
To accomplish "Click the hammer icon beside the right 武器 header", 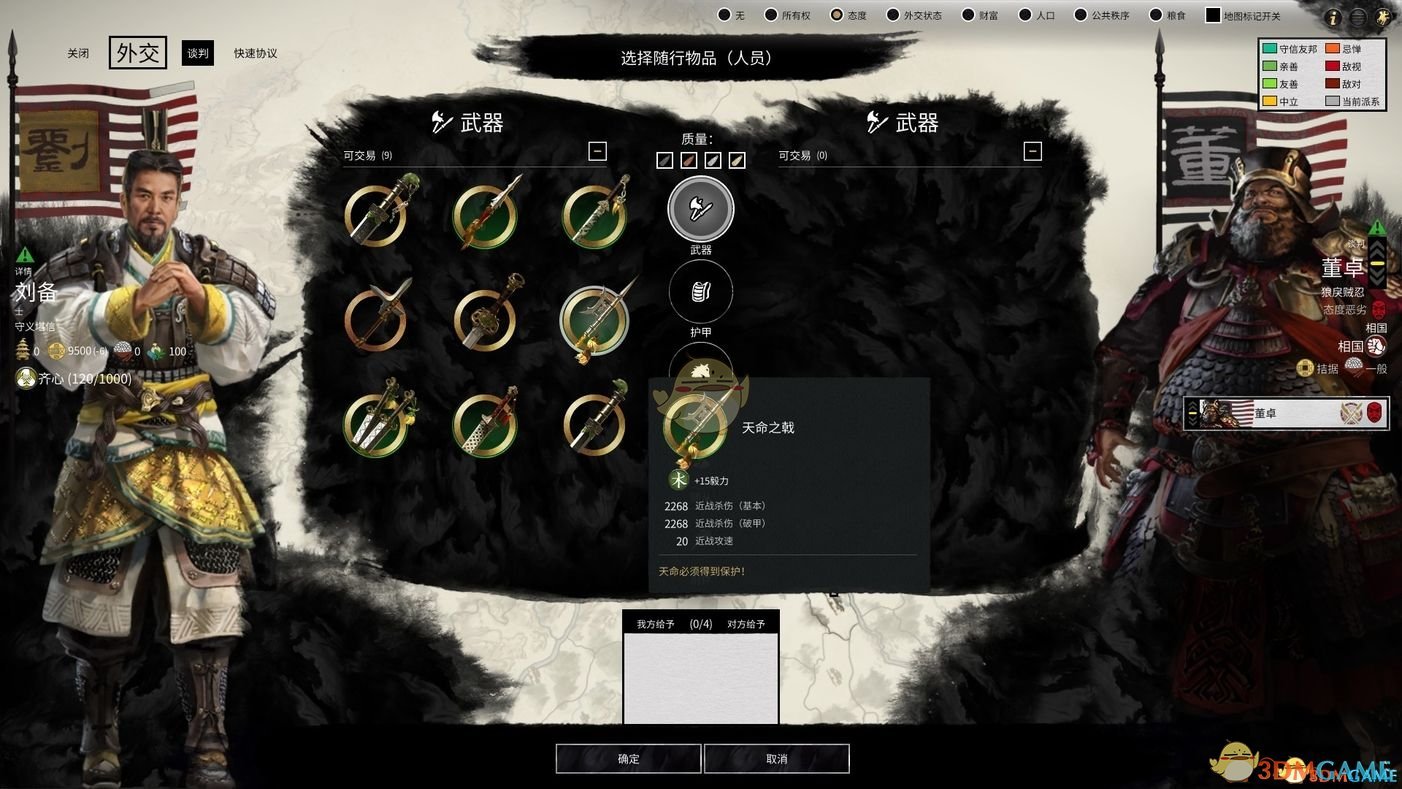I will tap(876, 122).
